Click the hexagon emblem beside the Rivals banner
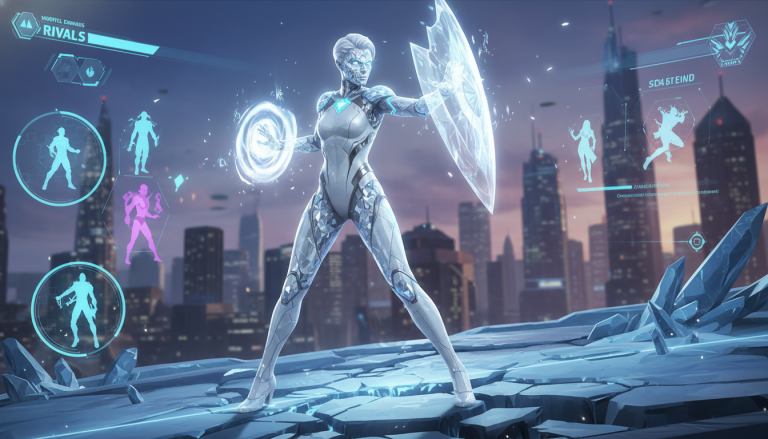 pyautogui.click(x=25, y=25)
